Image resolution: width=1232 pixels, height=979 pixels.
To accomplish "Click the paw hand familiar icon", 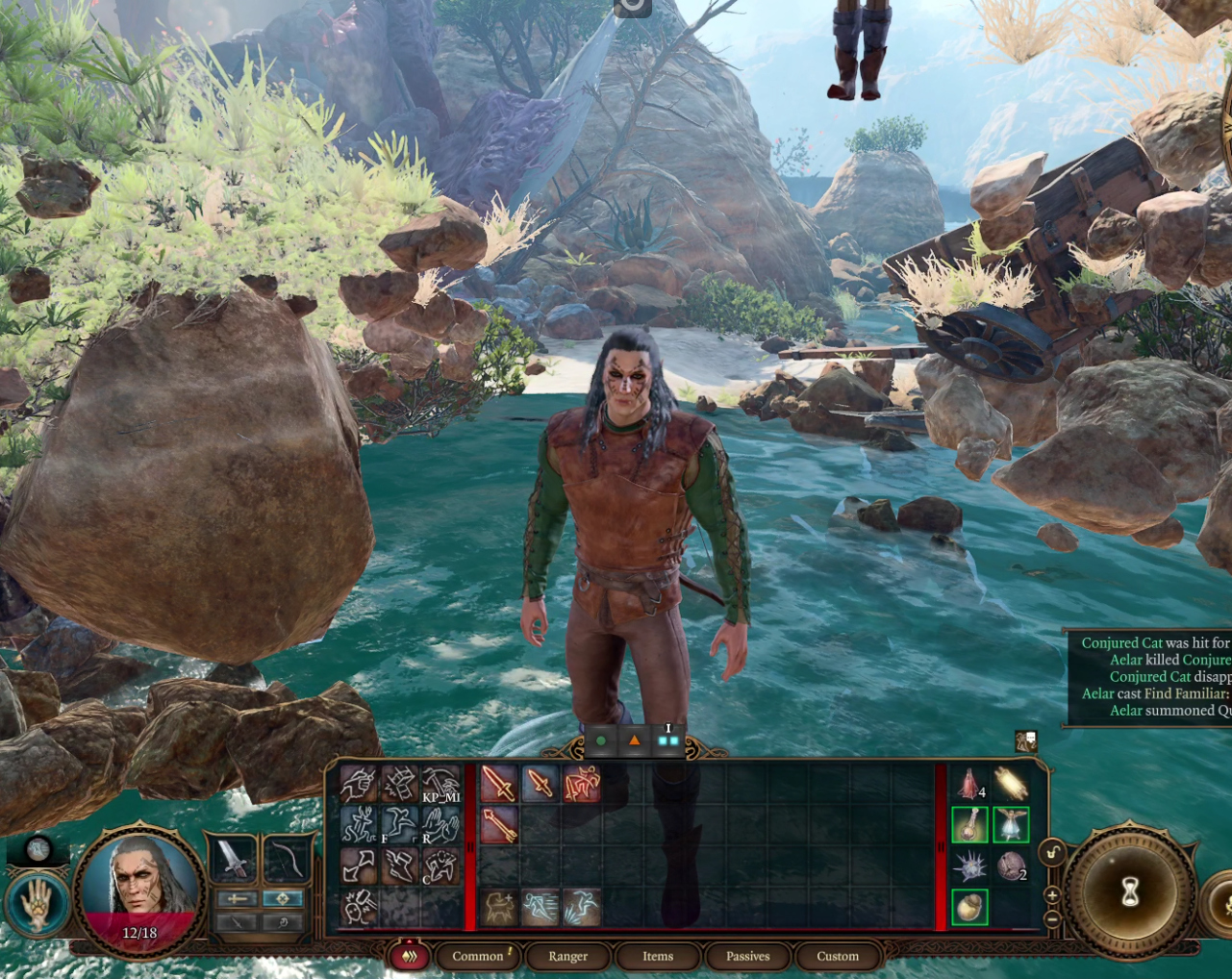I will pos(38,904).
